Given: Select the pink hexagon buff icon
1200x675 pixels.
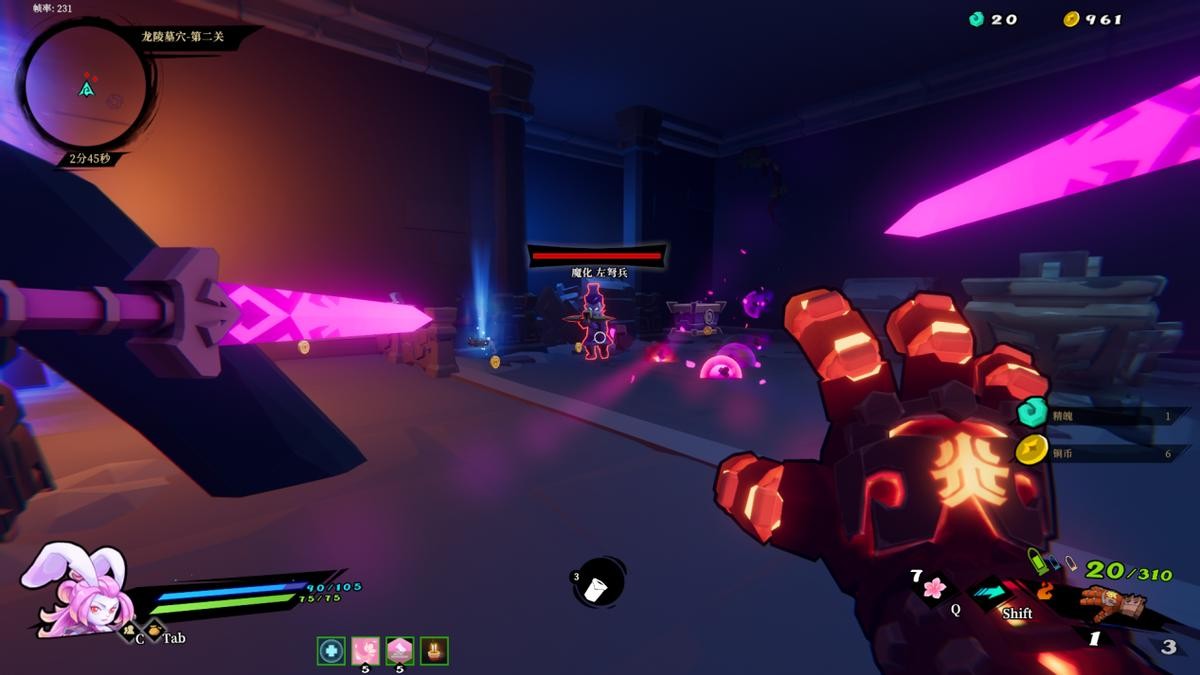Looking at the screenshot, I should 399,650.
